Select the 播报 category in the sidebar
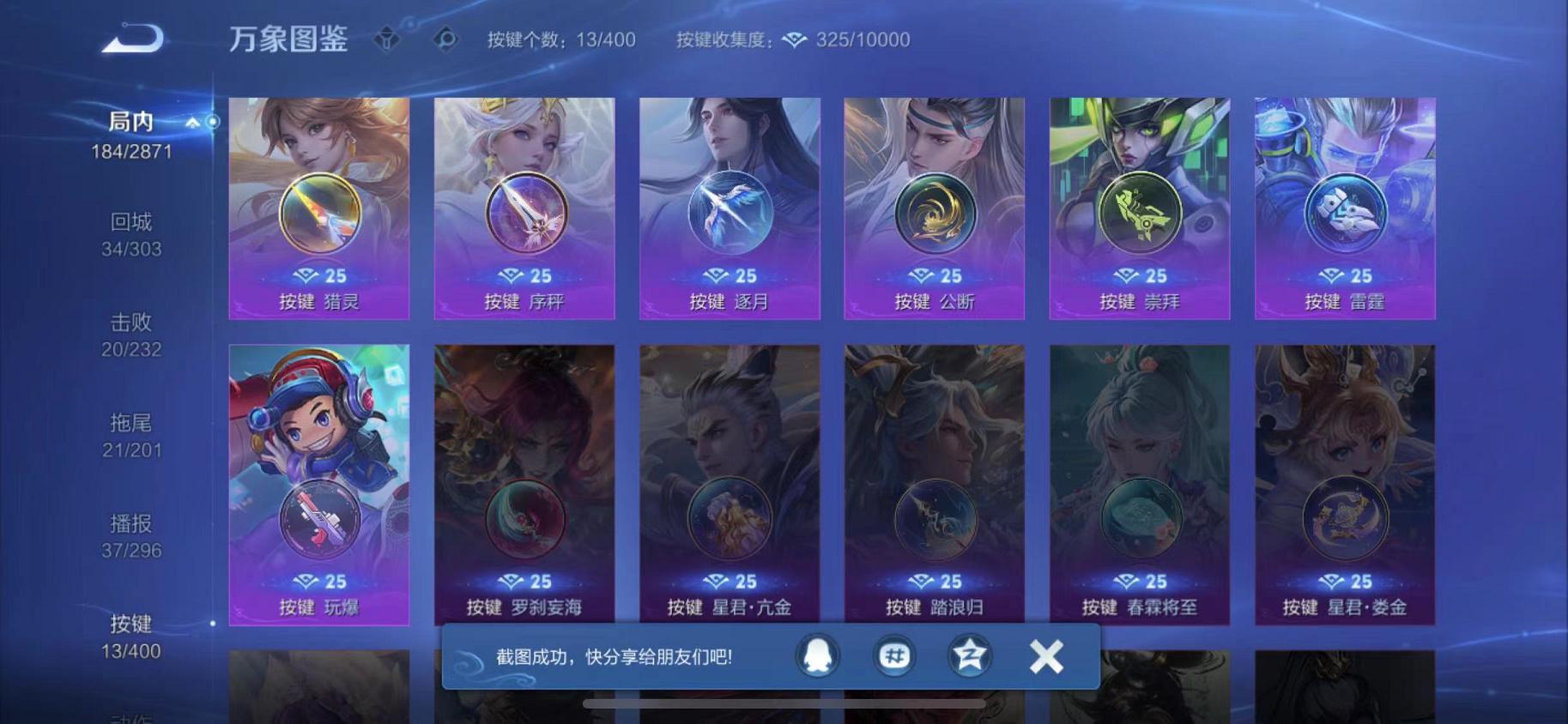The width and height of the screenshot is (1568, 724). tap(133, 524)
